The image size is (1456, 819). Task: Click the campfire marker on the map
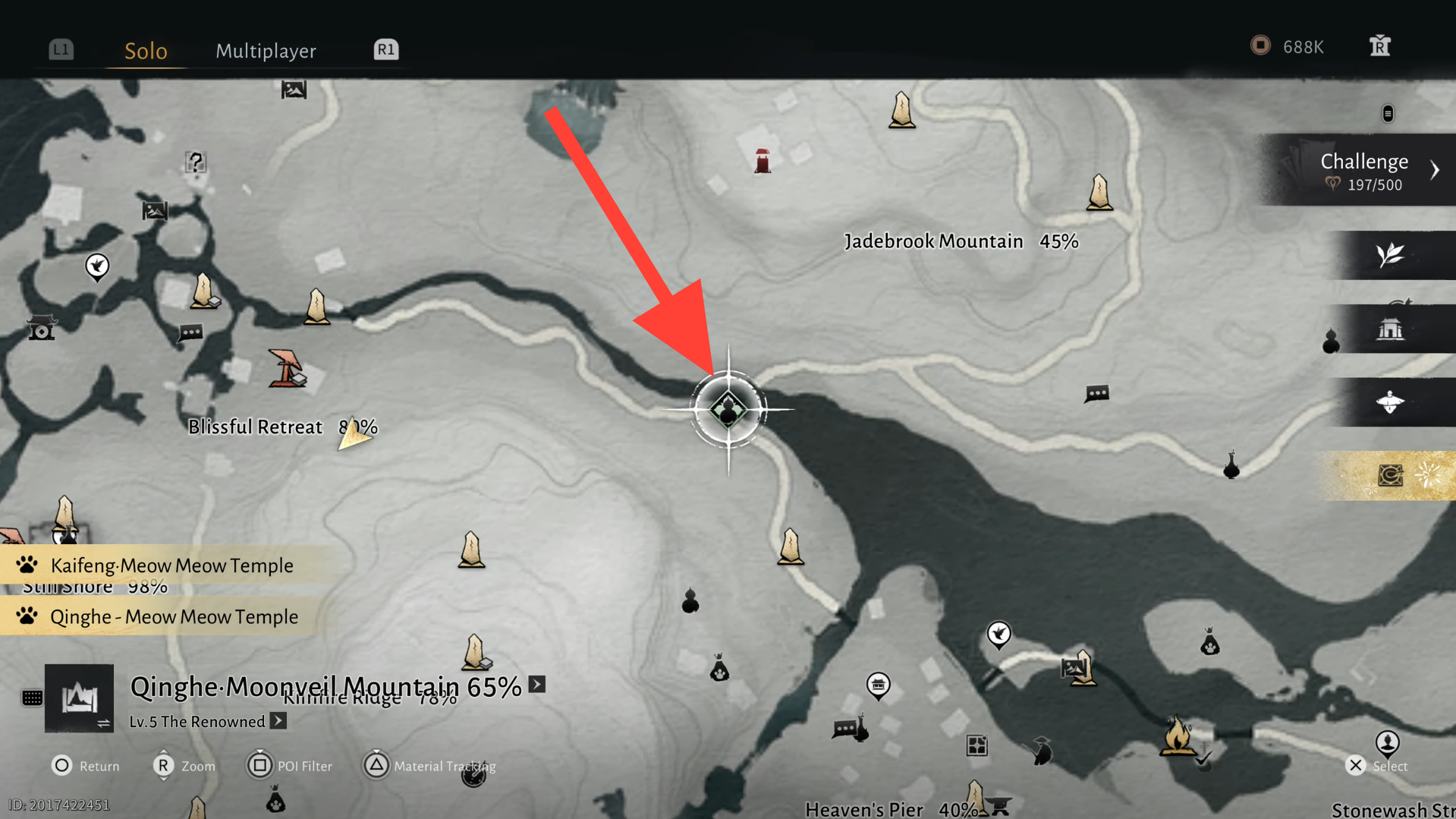tap(1177, 736)
